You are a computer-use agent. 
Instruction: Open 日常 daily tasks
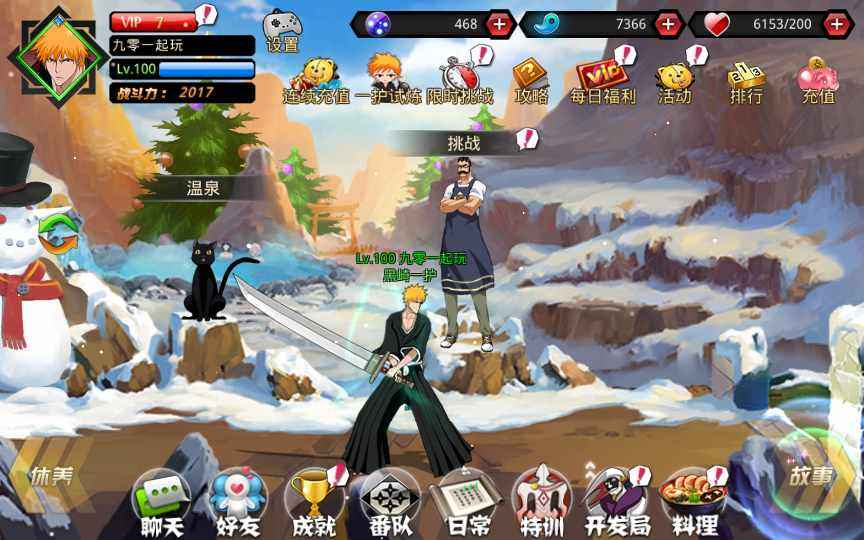(x=464, y=502)
